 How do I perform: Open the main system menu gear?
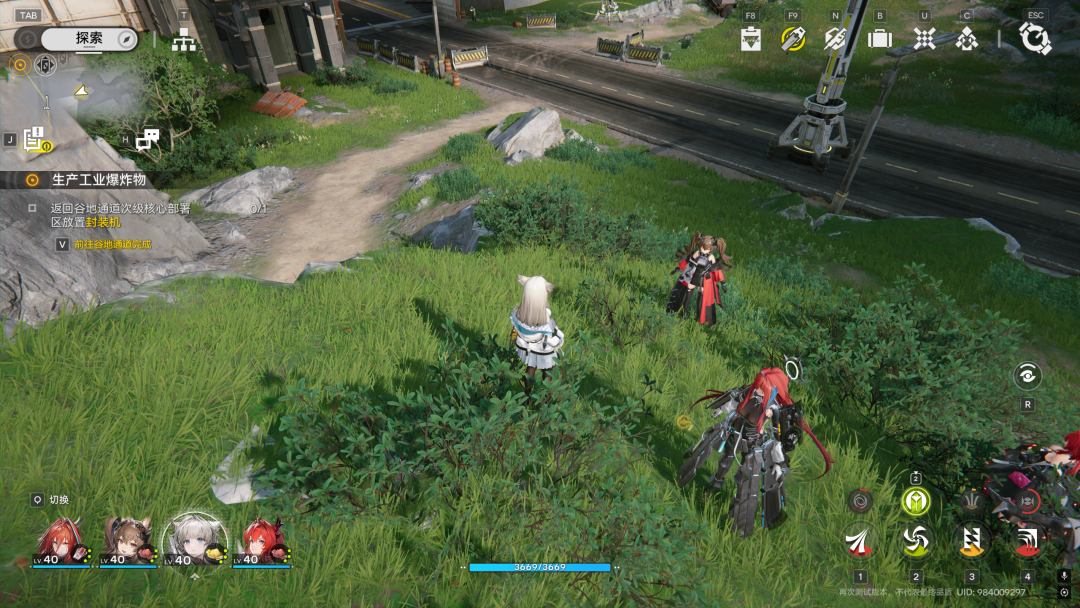(1035, 38)
